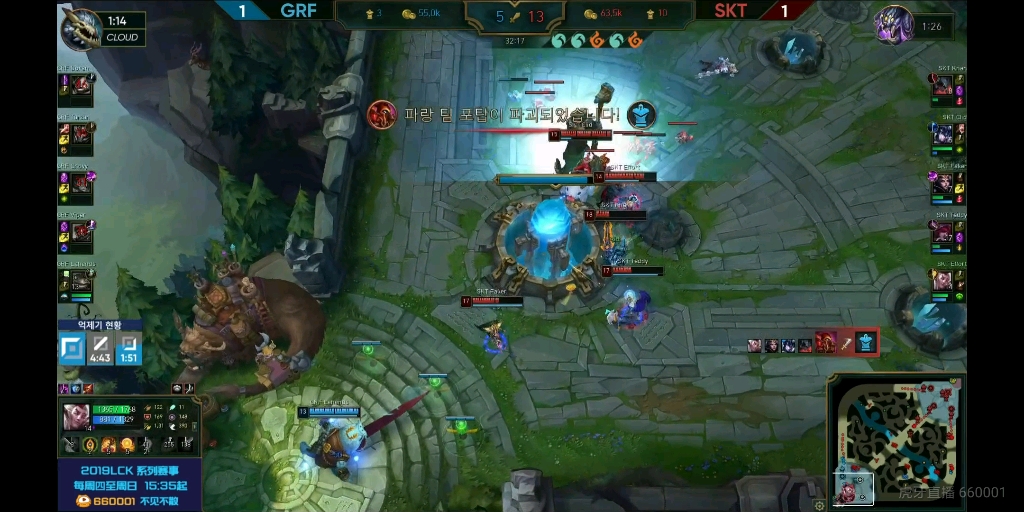The height and width of the screenshot is (512, 1024).
Task: Click the 2019 LCK stream banner
Action: tap(130, 485)
